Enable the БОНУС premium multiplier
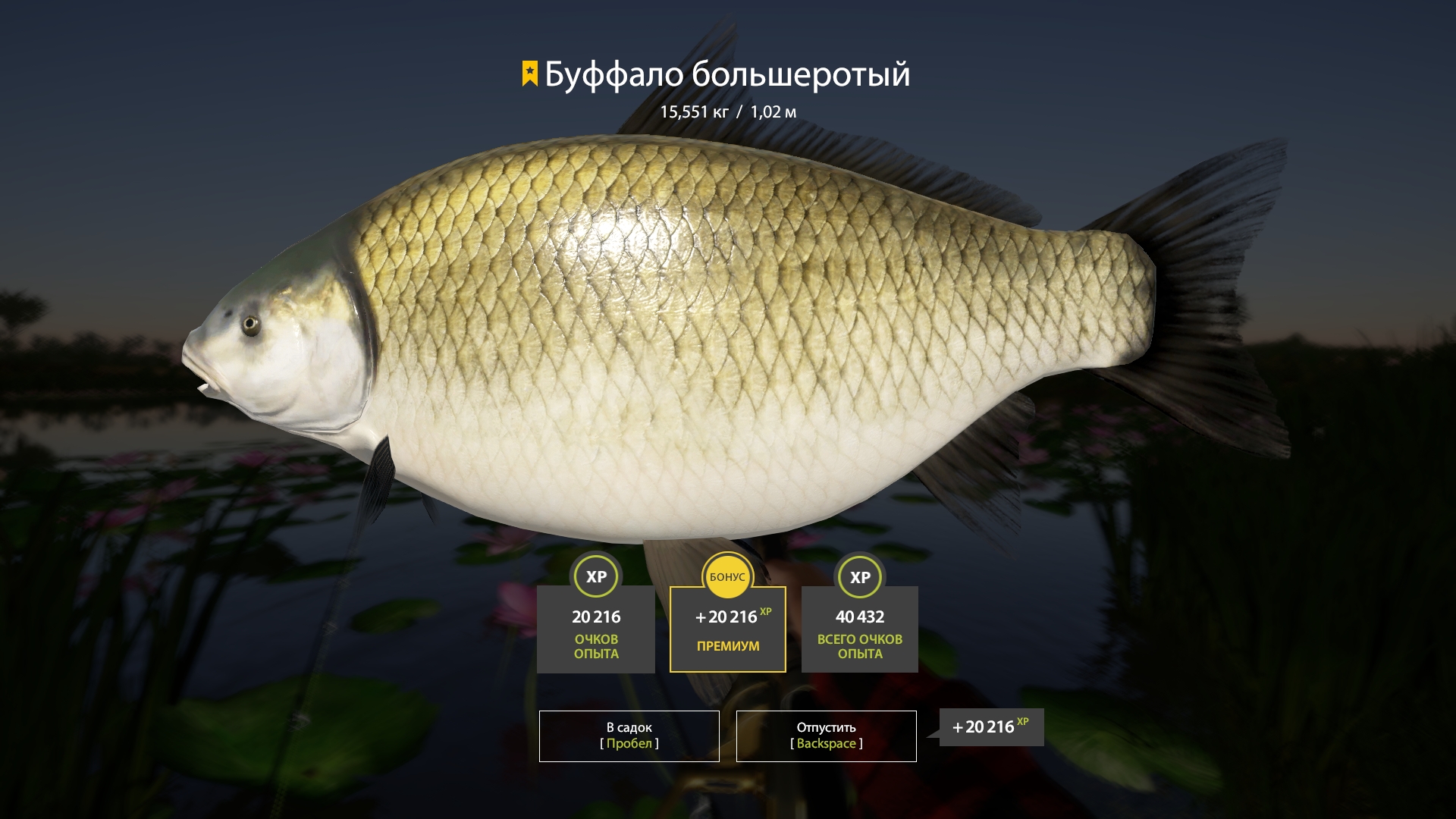Screen dimensions: 1456x819 click(728, 577)
